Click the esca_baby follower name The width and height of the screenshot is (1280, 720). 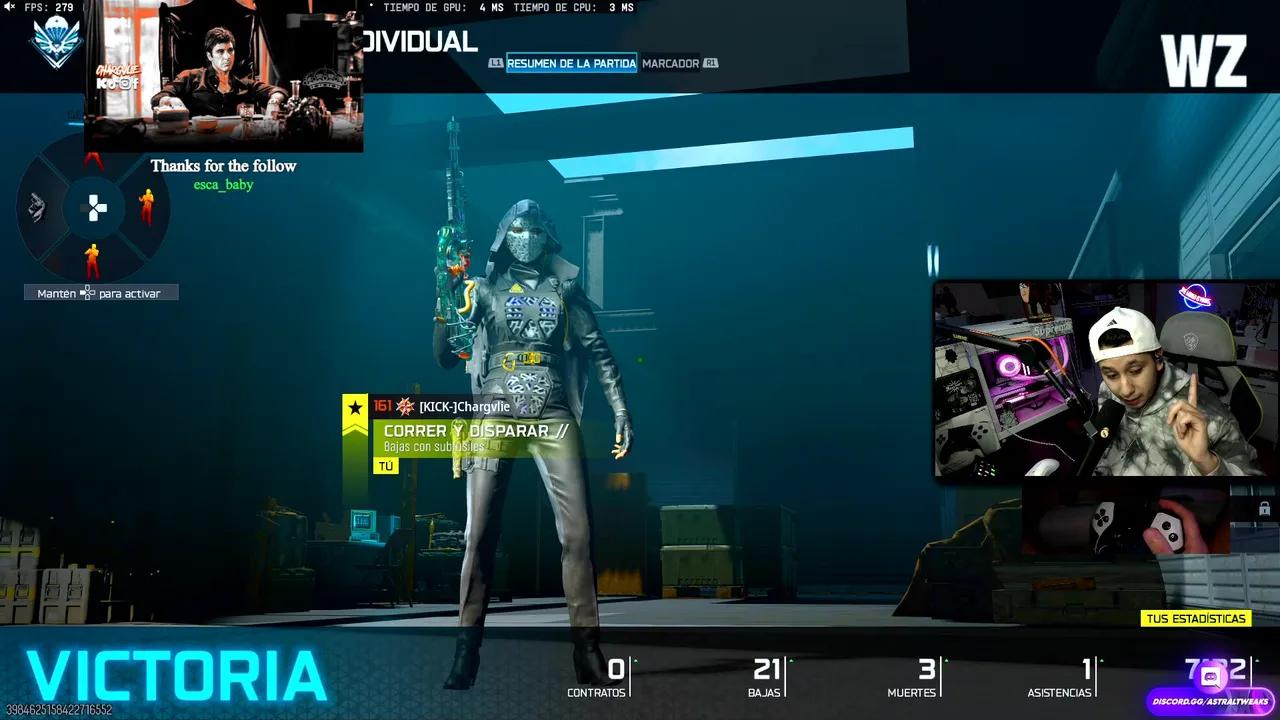(x=222, y=184)
